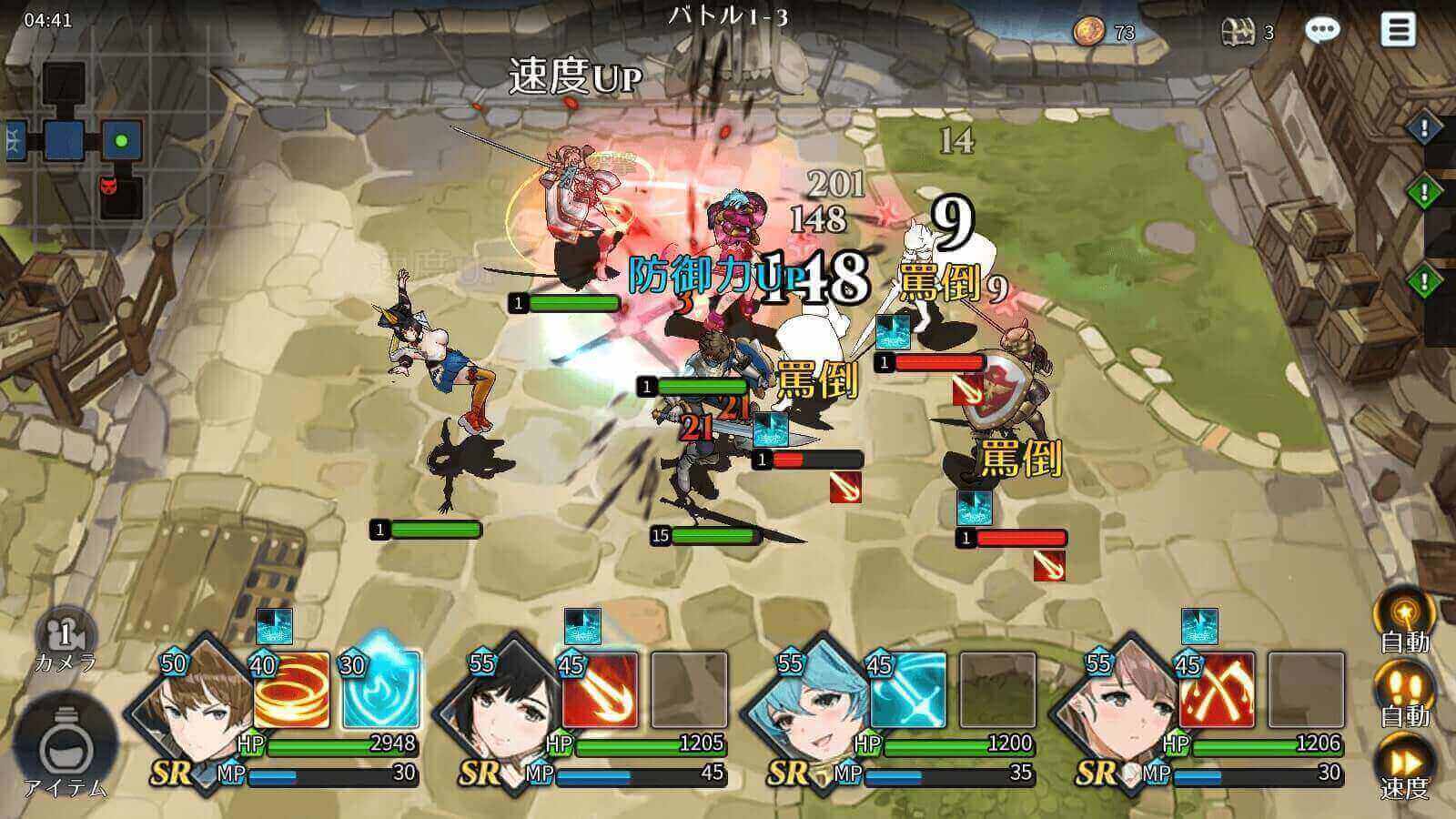Trigger the red crossed-slash skill

1216,689
